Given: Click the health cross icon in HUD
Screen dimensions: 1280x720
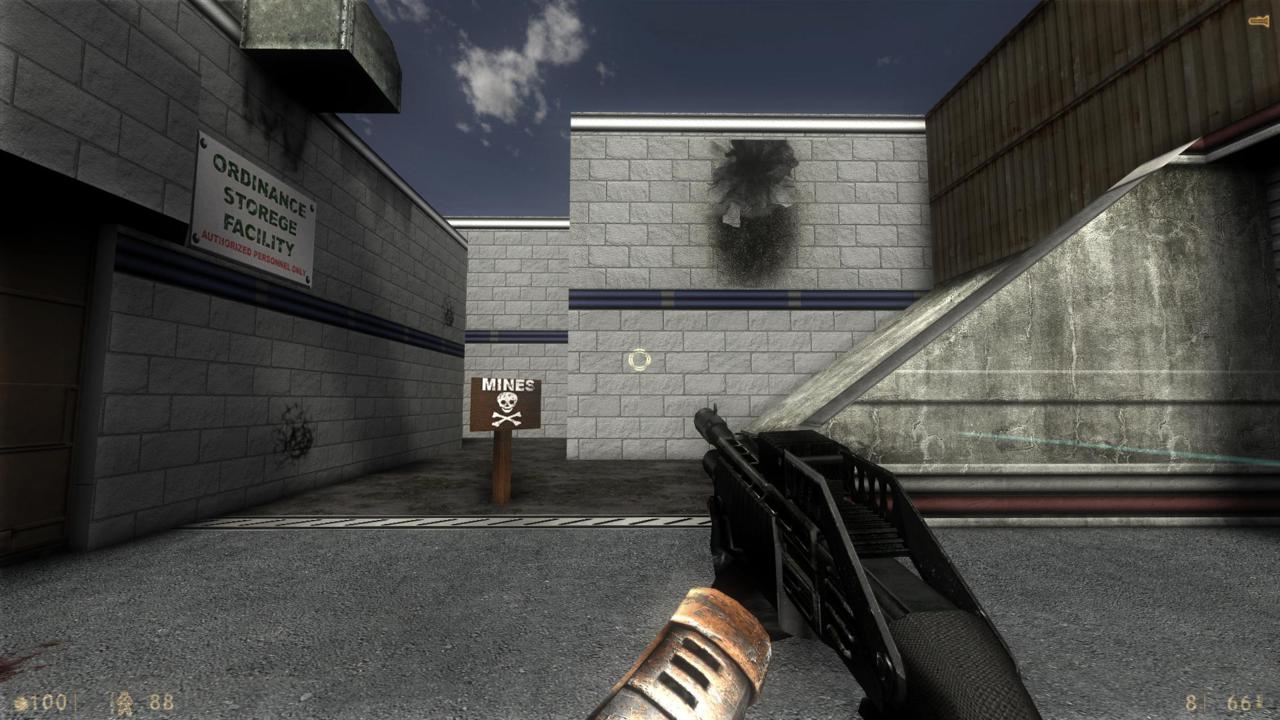Looking at the screenshot, I should (x=18, y=702).
